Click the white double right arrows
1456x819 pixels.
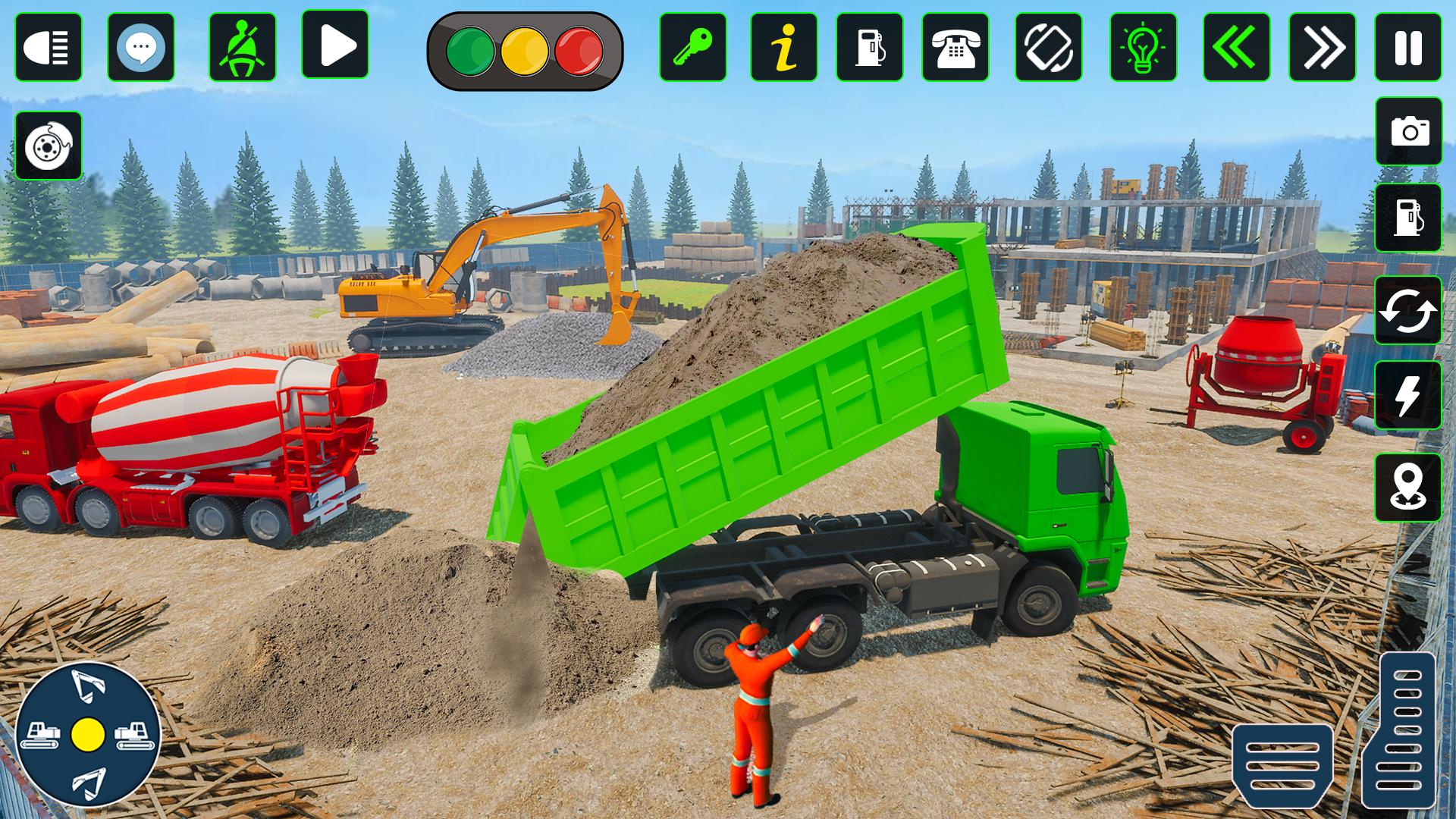pyautogui.click(x=1323, y=47)
